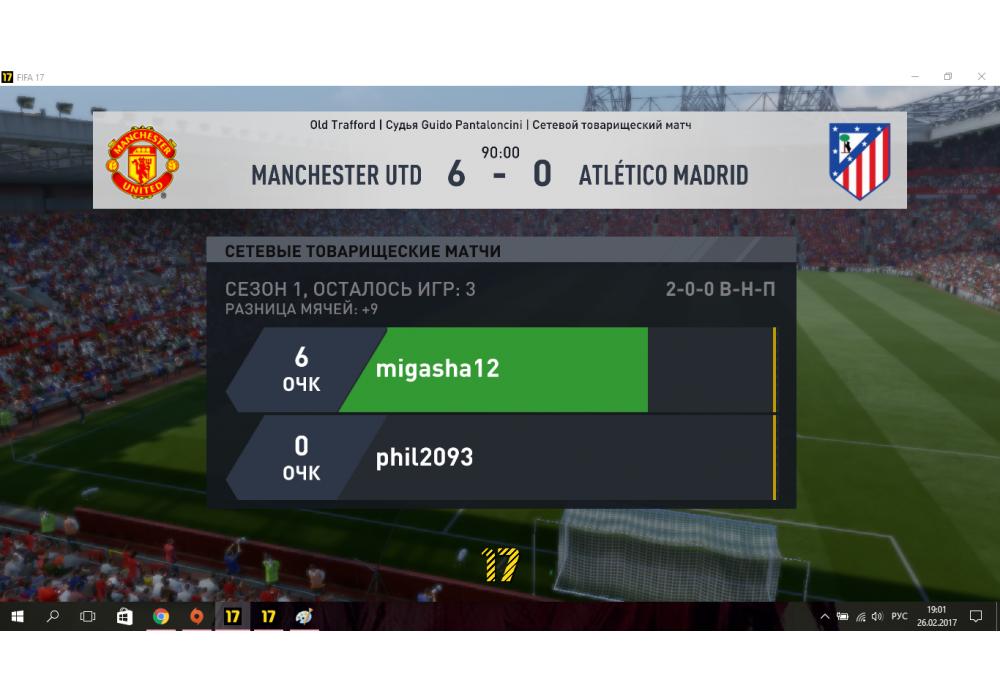The image size is (1000, 700).
Task: Minimize the FIFA 17 window
Action: pos(916,77)
